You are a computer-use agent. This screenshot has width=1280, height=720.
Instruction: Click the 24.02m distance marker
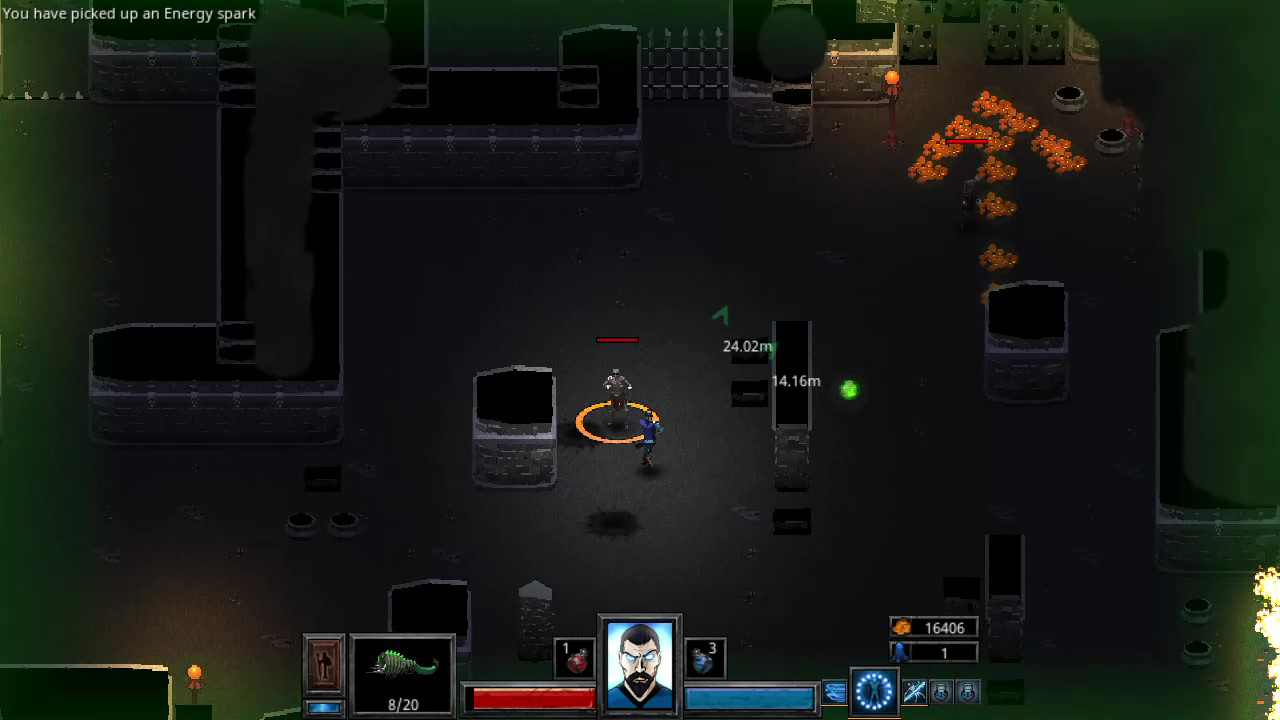[x=746, y=346]
